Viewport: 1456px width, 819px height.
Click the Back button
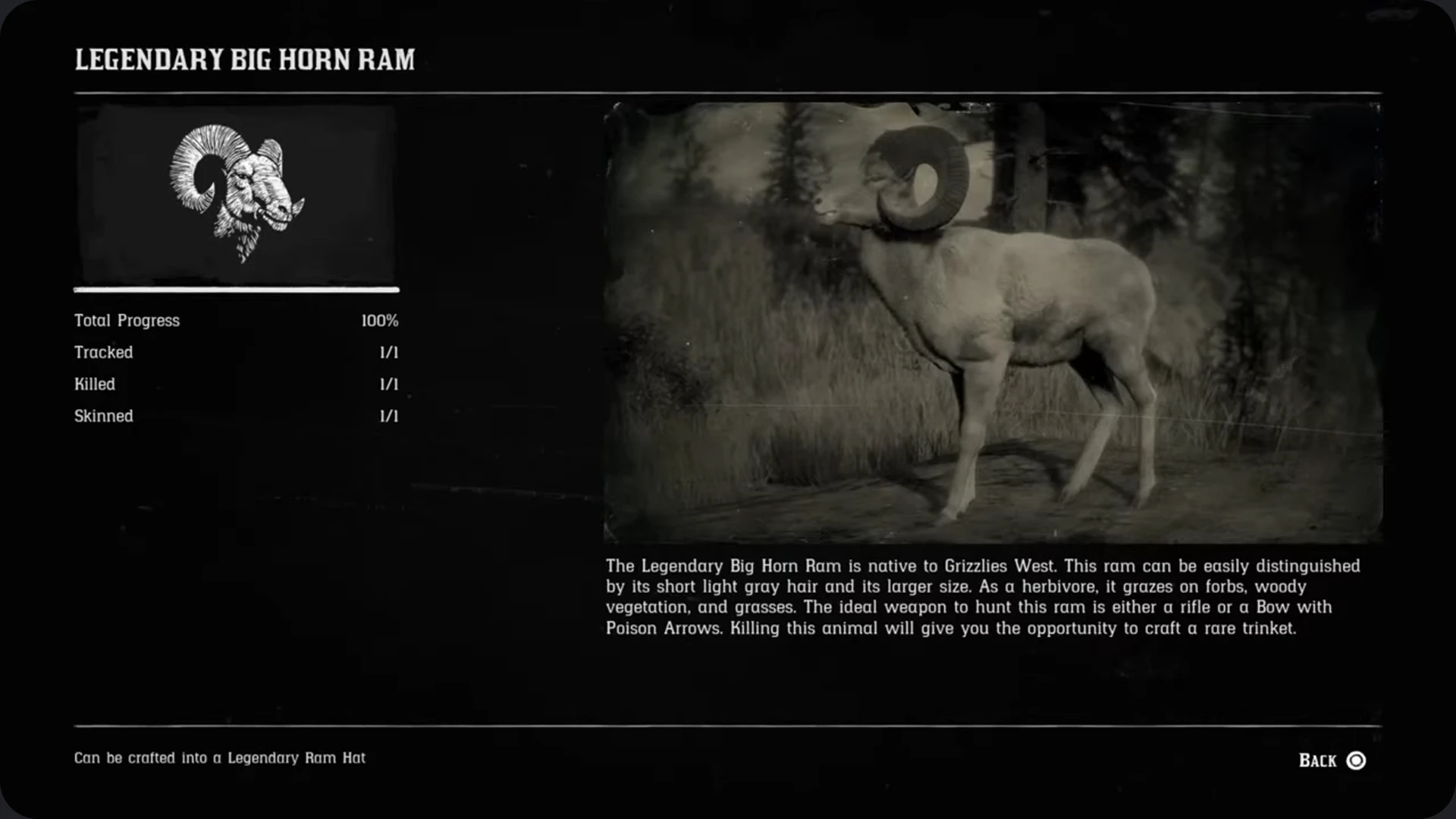coord(1317,760)
